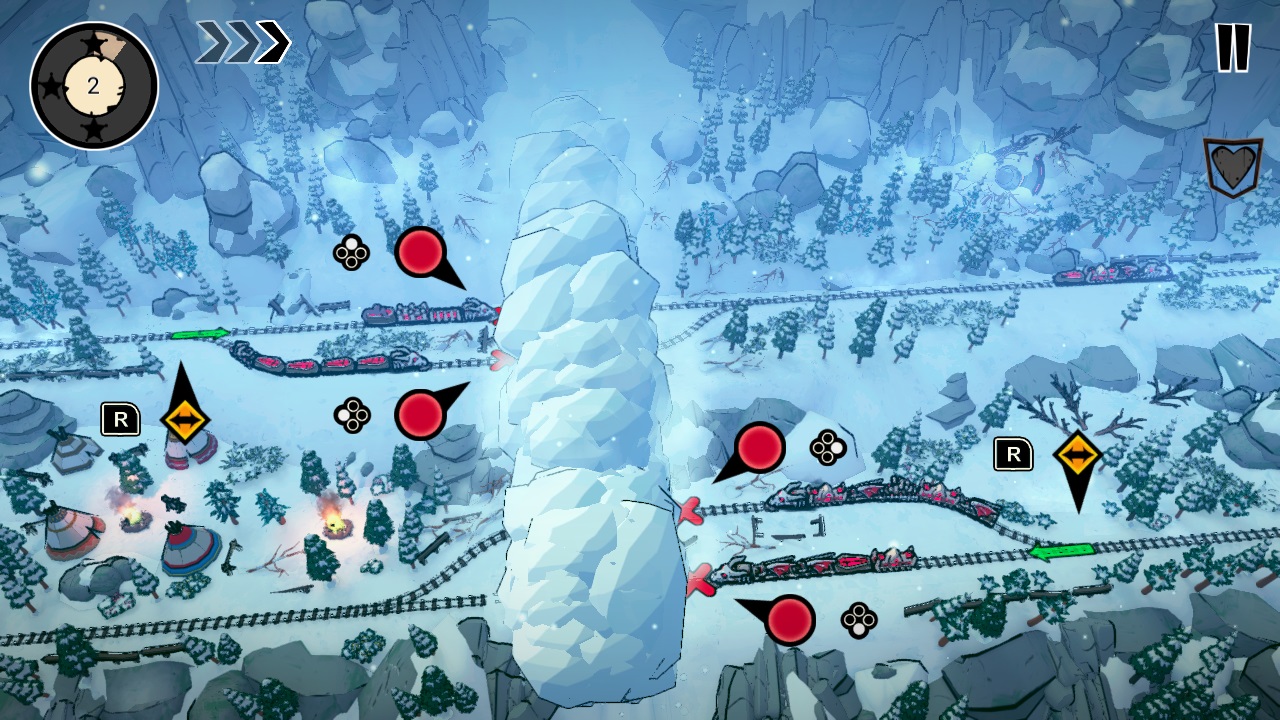This screenshot has height=720, width=1280.
Task: Toggle the left track switch diamond sign
Action: click(x=186, y=420)
